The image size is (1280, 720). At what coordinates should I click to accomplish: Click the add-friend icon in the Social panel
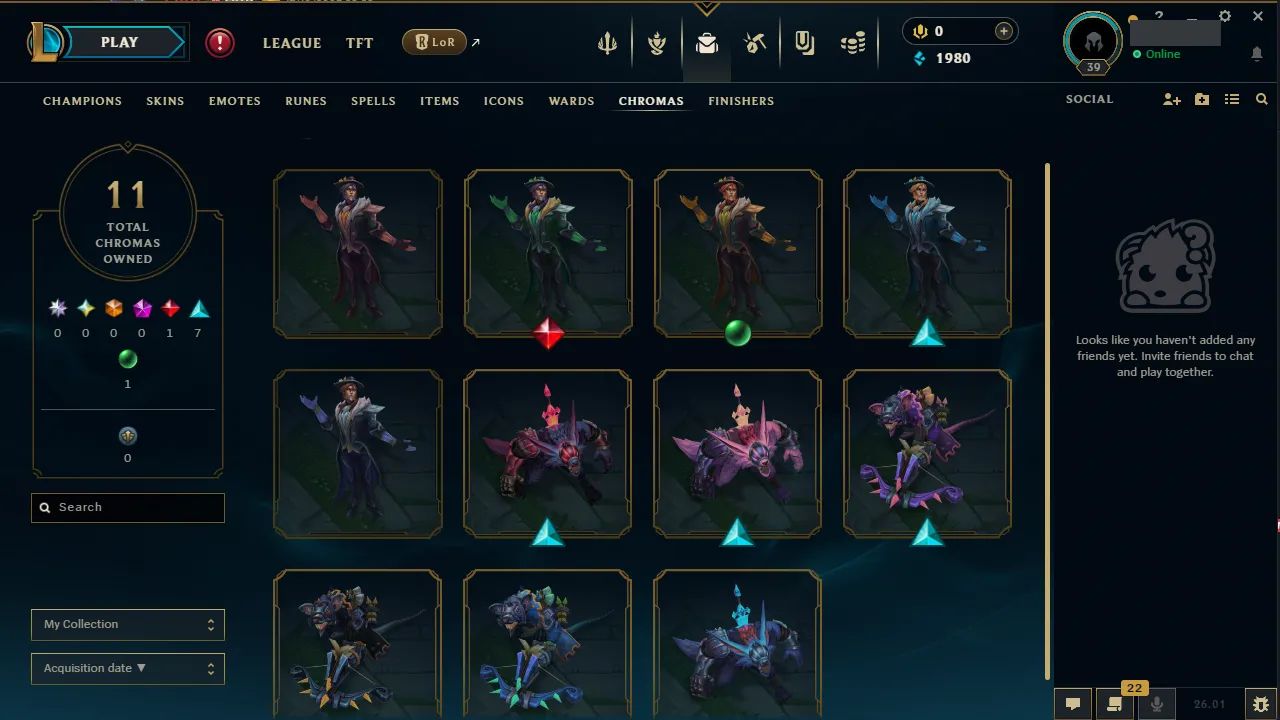point(1171,99)
